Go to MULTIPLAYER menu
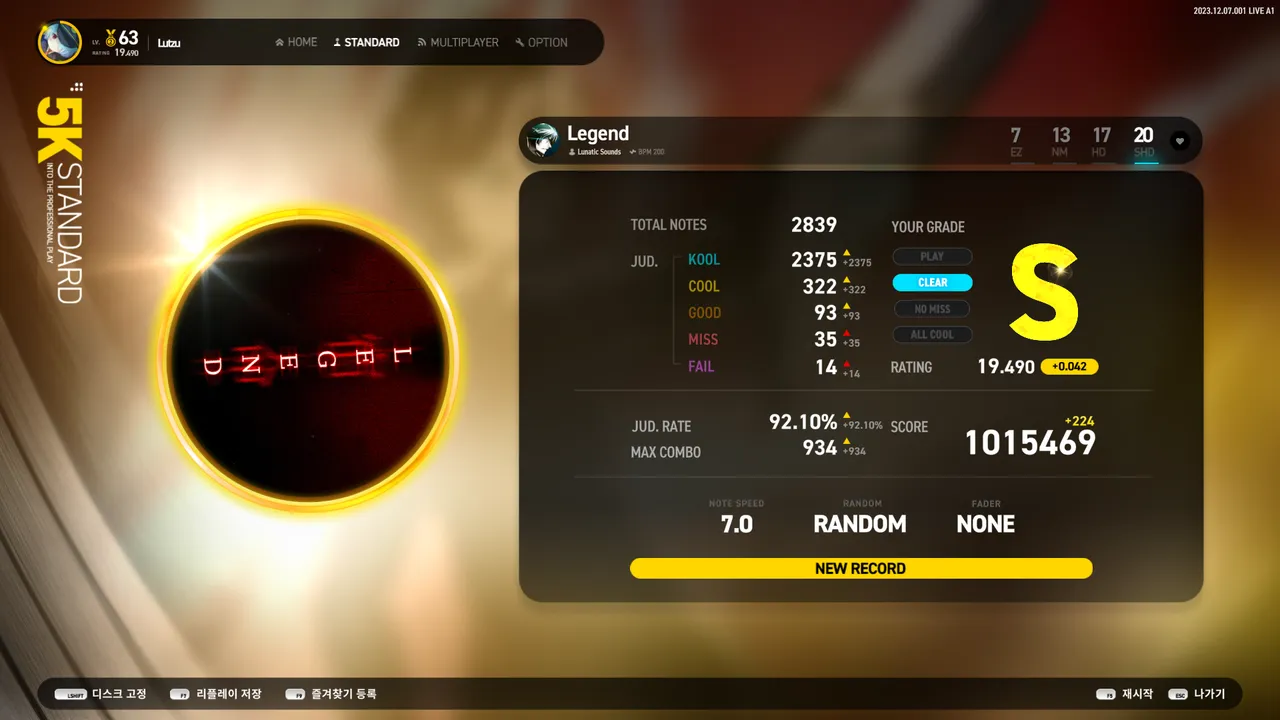This screenshot has width=1280, height=720. tap(458, 42)
